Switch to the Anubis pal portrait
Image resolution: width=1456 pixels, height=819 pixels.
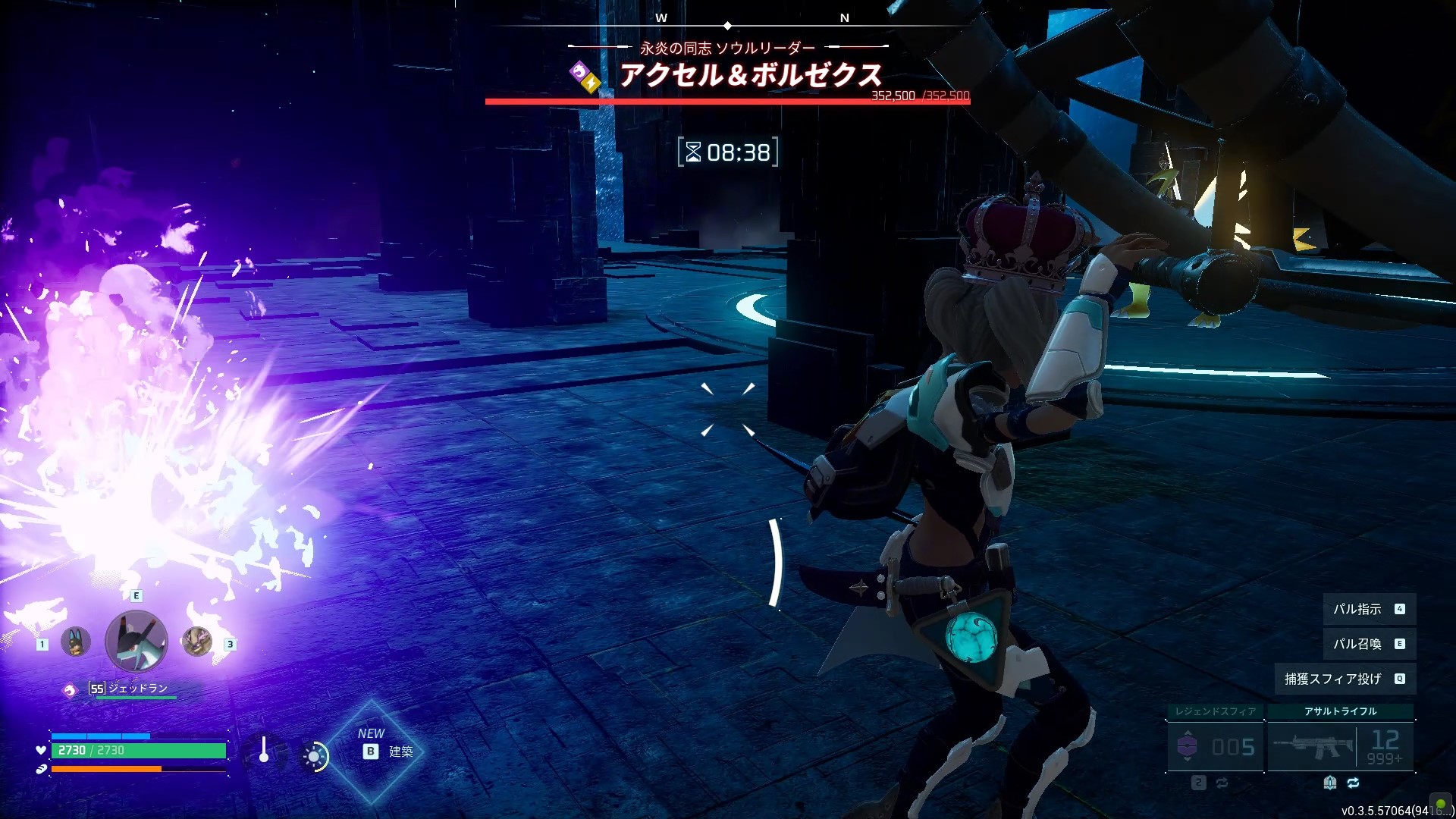coord(75,642)
